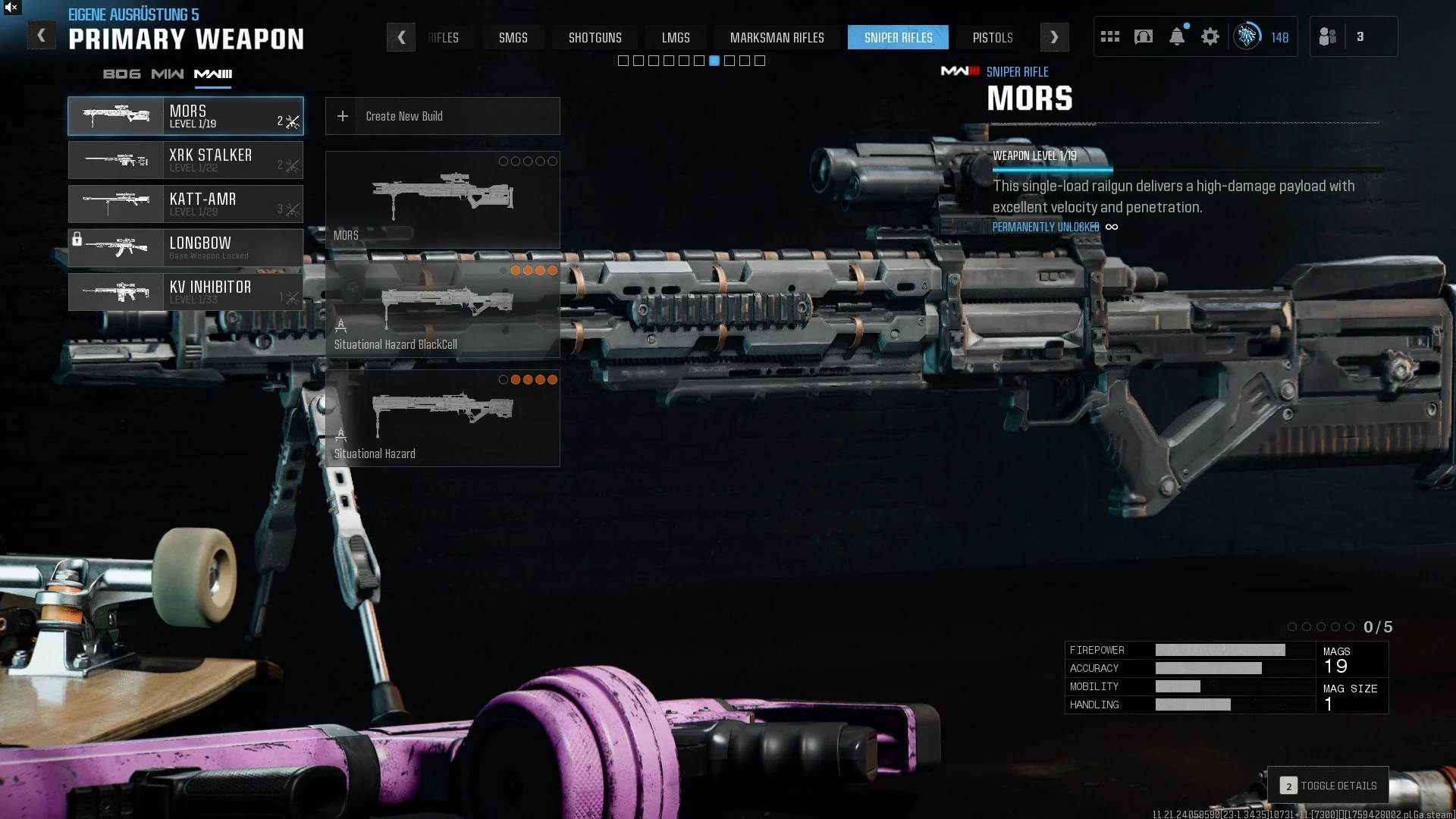The height and width of the screenshot is (819, 1456).
Task: Go back with the top-left arrow
Action: (42, 36)
